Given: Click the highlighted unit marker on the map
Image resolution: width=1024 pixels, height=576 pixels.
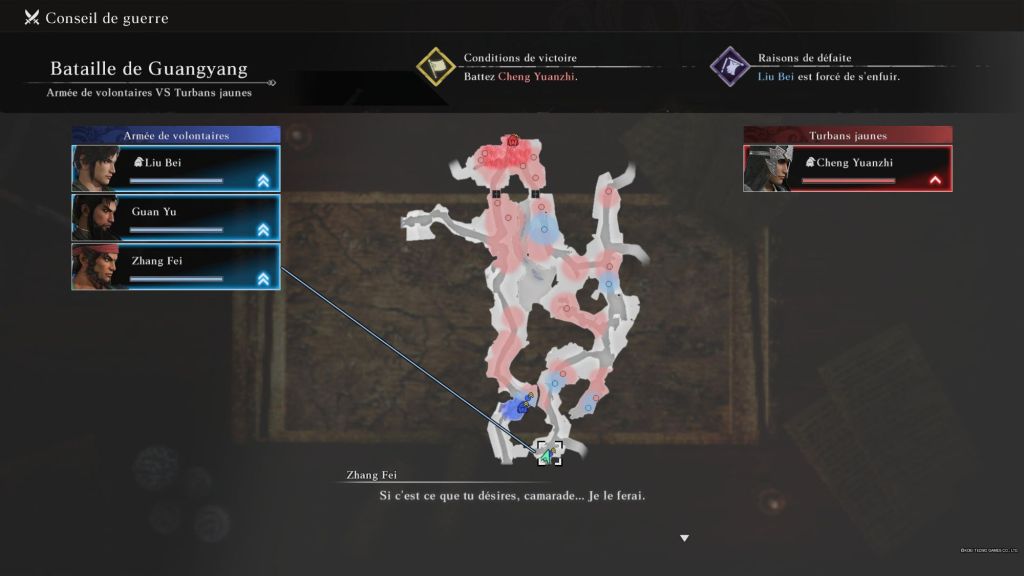Looking at the screenshot, I should (x=548, y=454).
